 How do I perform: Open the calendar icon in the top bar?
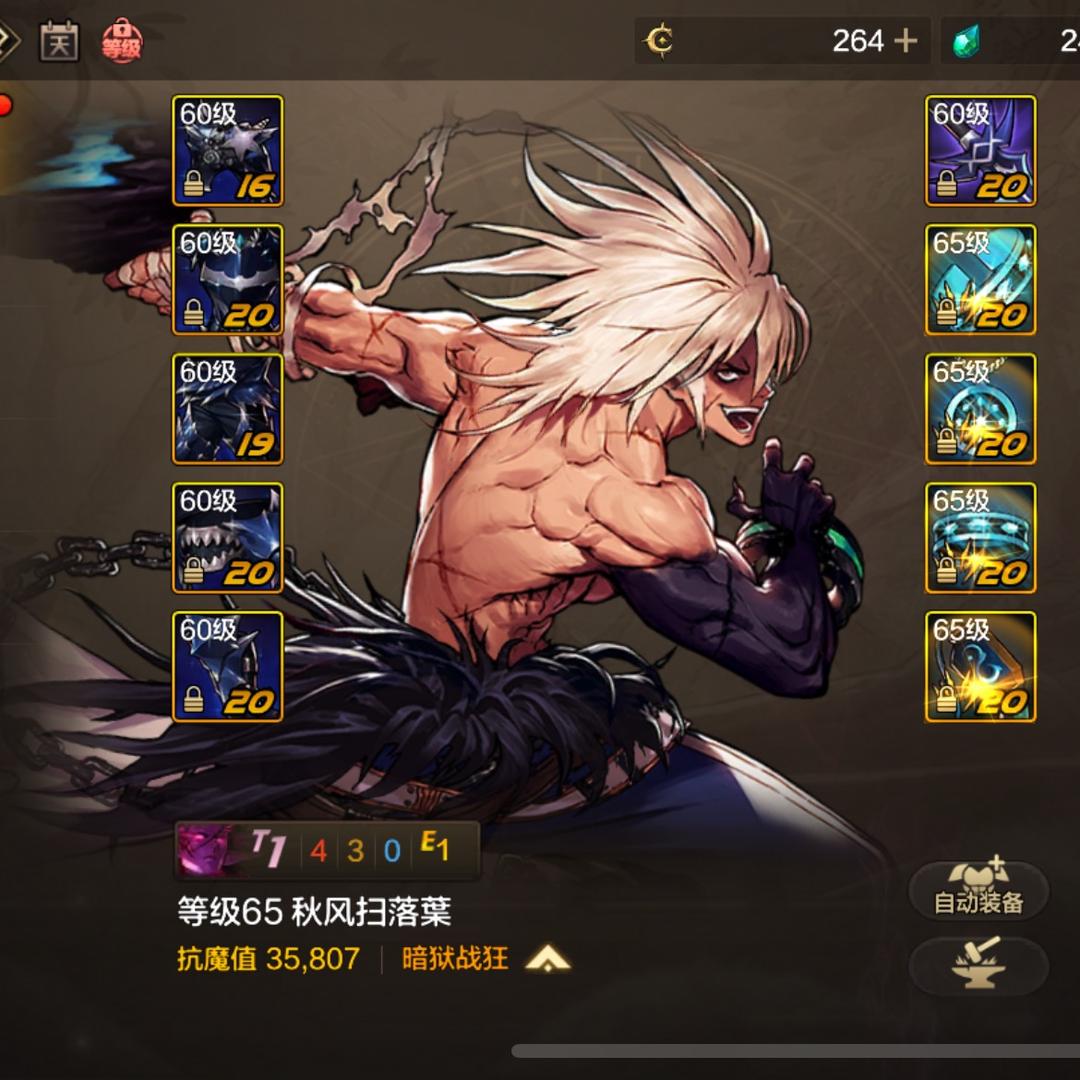click(59, 41)
